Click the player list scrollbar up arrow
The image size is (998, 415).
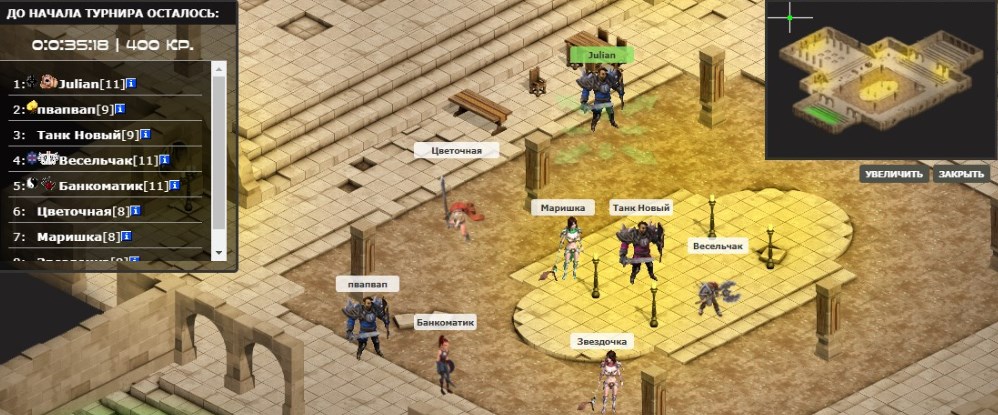(x=219, y=68)
